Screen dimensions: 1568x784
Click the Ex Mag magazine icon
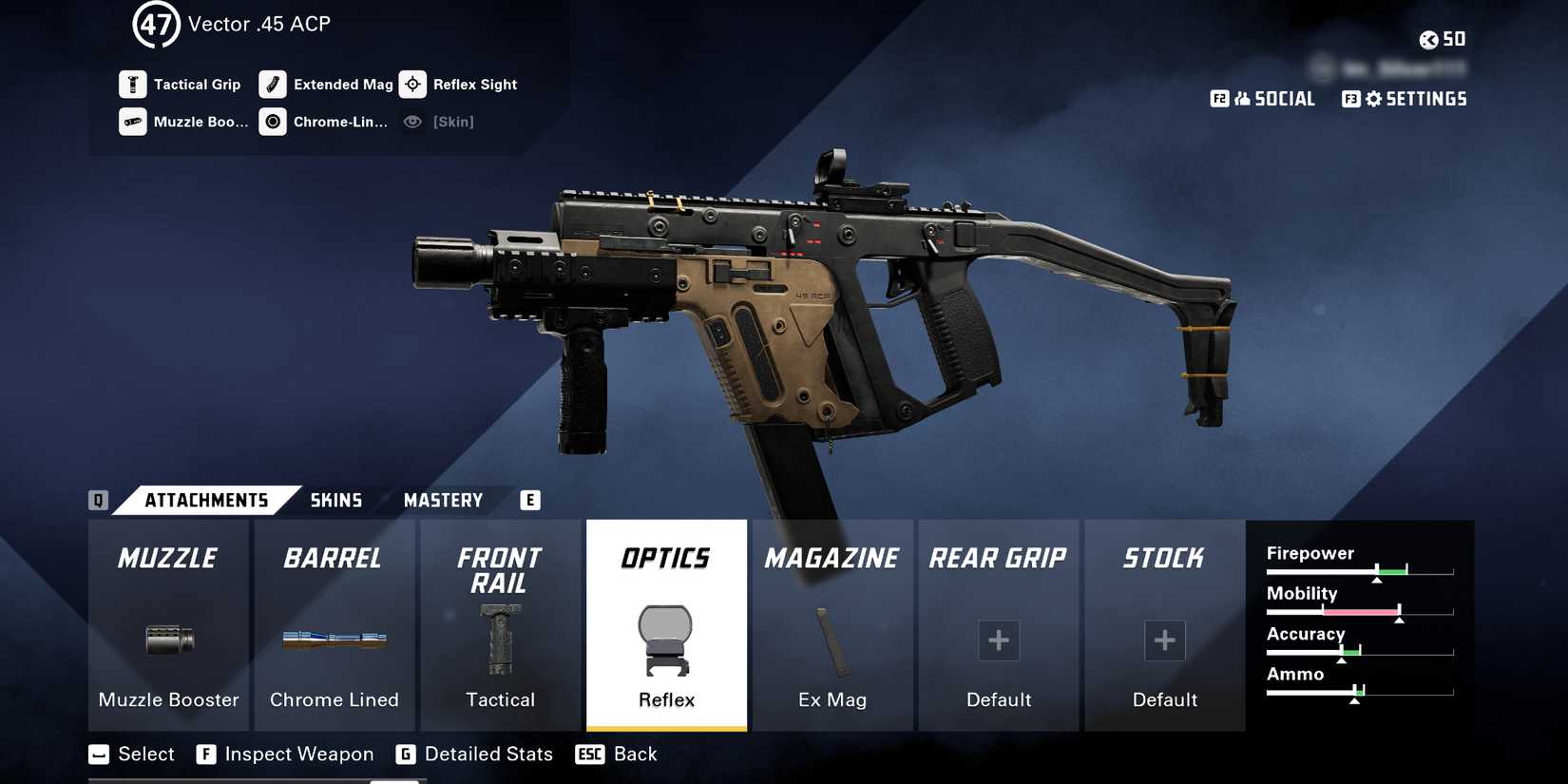pyautogui.click(x=832, y=641)
